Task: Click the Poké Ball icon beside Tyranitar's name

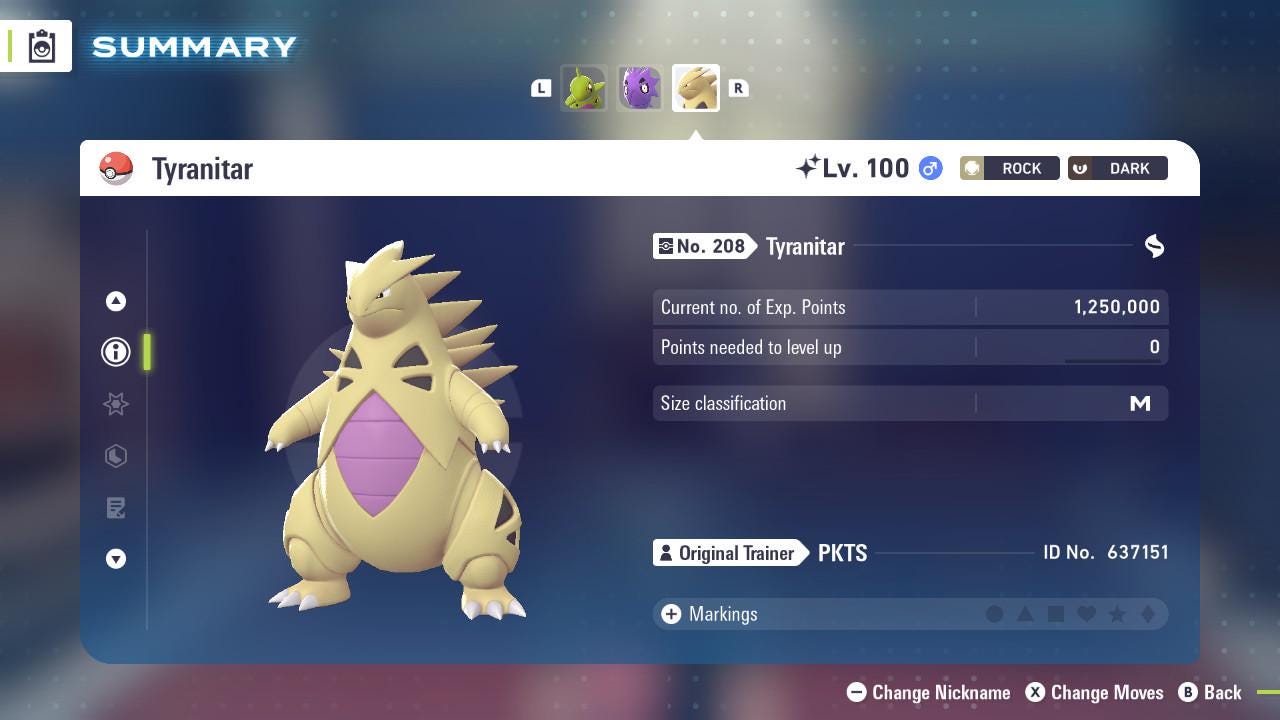Action: click(x=117, y=168)
